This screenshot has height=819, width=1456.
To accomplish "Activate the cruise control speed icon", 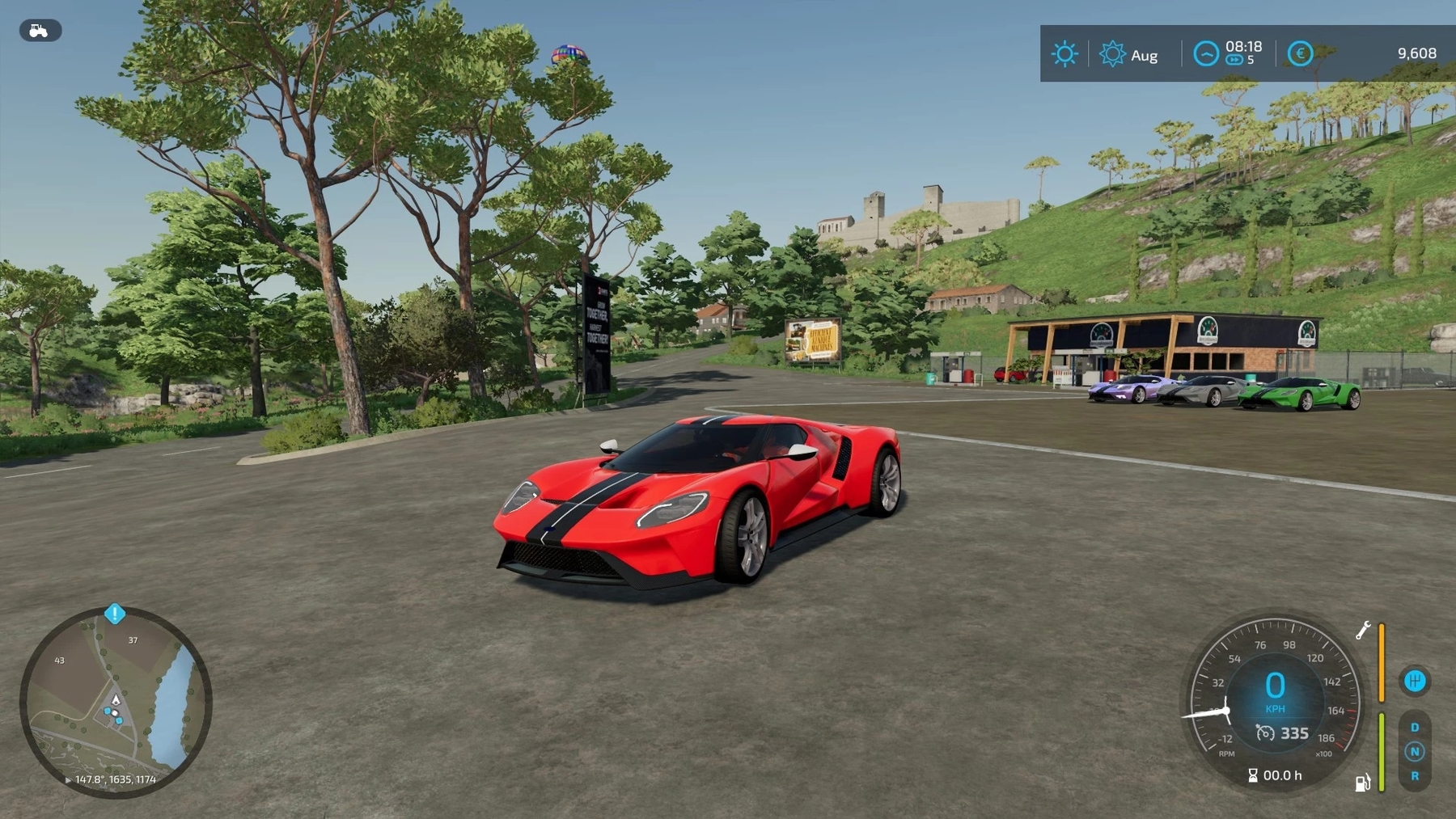I will click(1265, 733).
